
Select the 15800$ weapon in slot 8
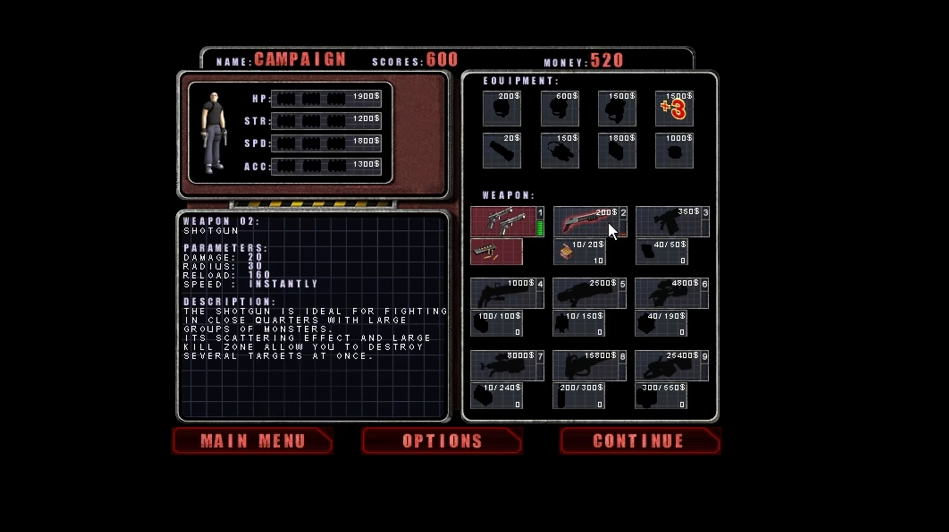coord(590,365)
